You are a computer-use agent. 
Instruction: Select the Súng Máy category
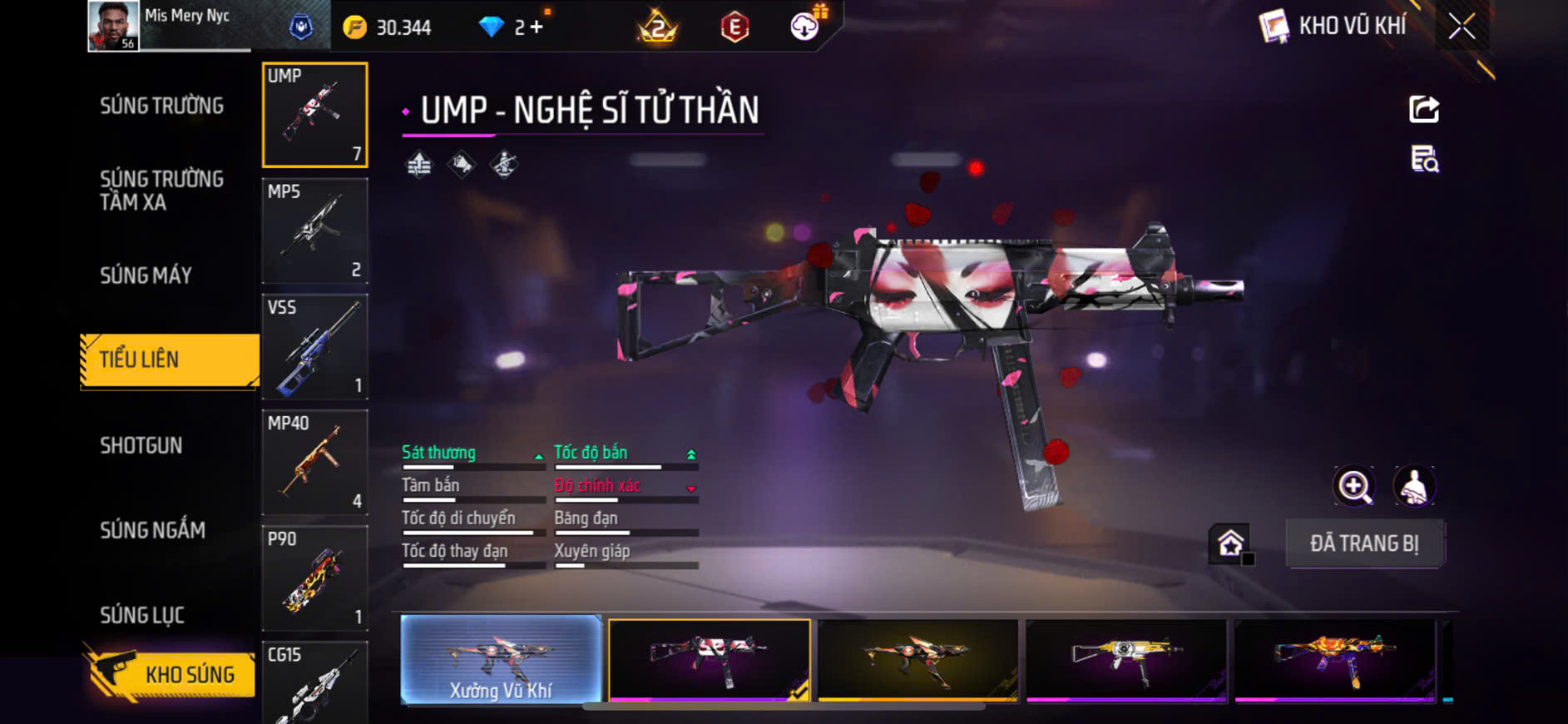point(146,275)
